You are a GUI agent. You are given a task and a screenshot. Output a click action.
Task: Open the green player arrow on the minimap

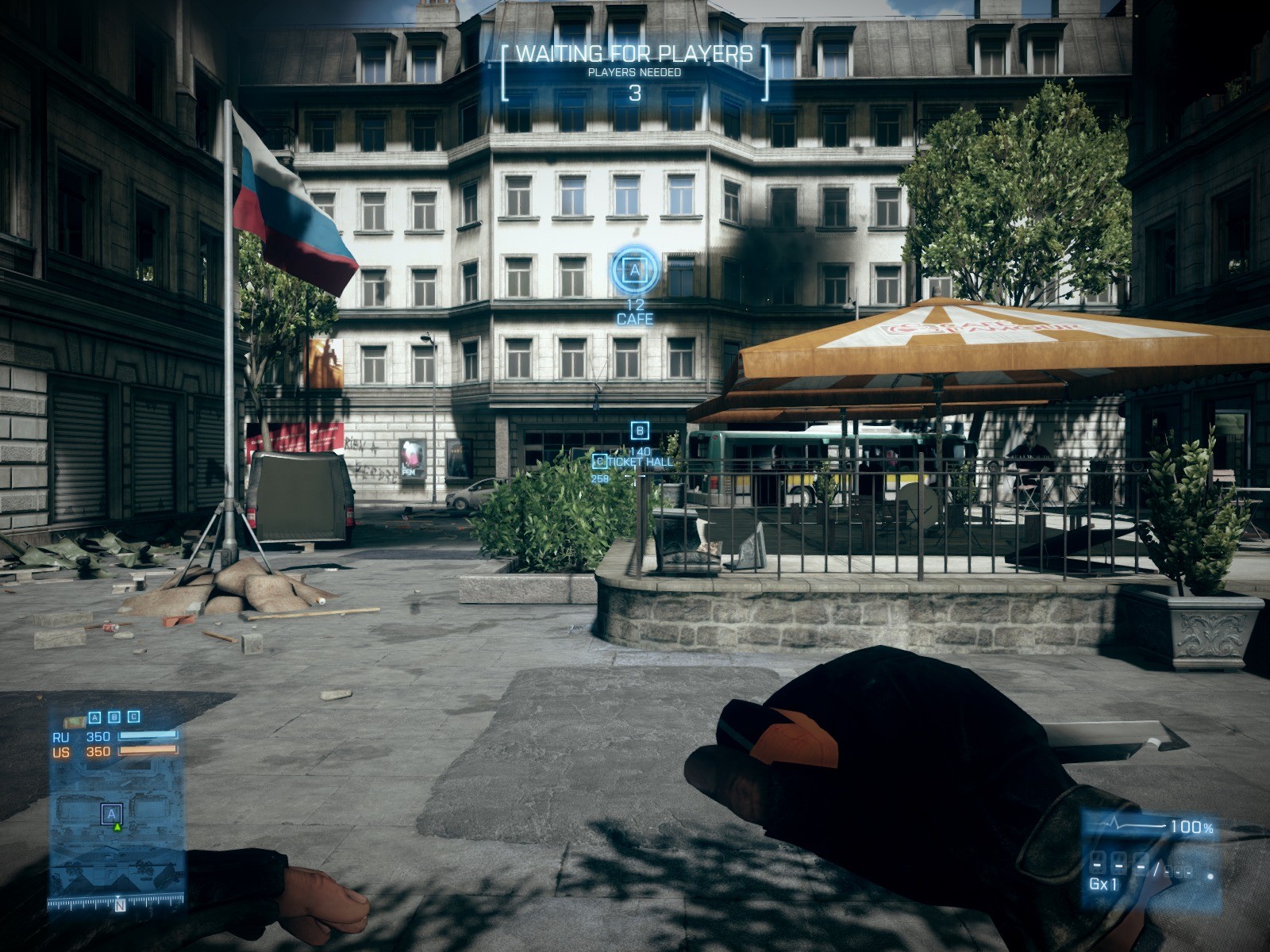pyautogui.click(x=117, y=827)
